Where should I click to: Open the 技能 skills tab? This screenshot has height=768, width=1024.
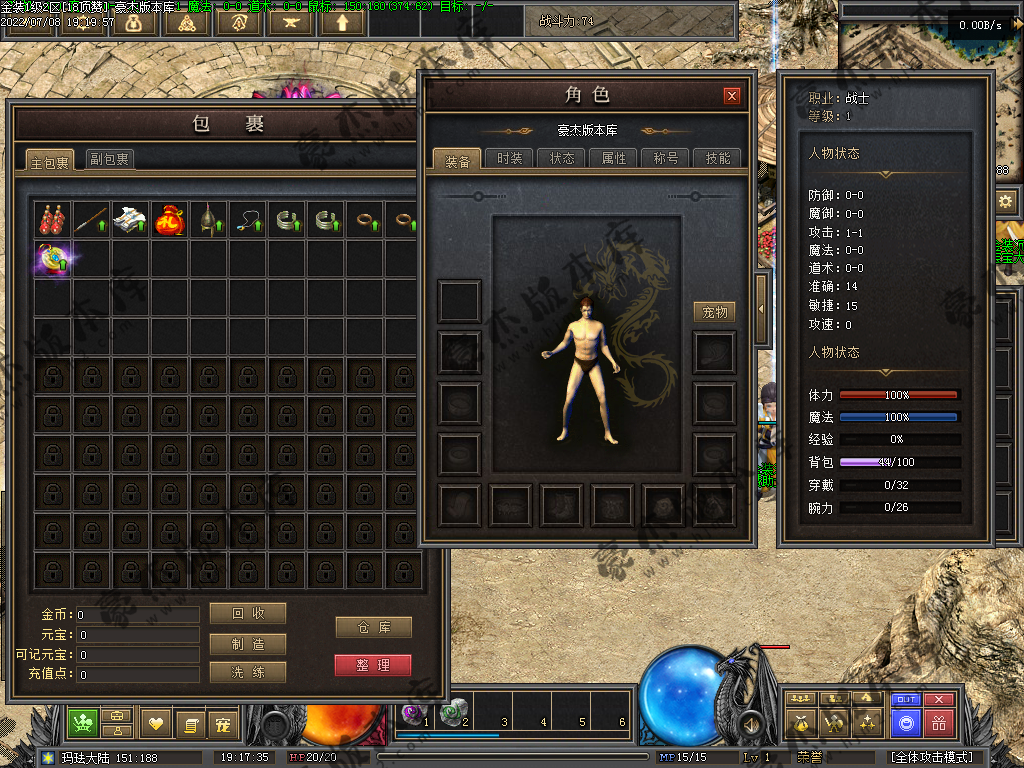pos(718,158)
